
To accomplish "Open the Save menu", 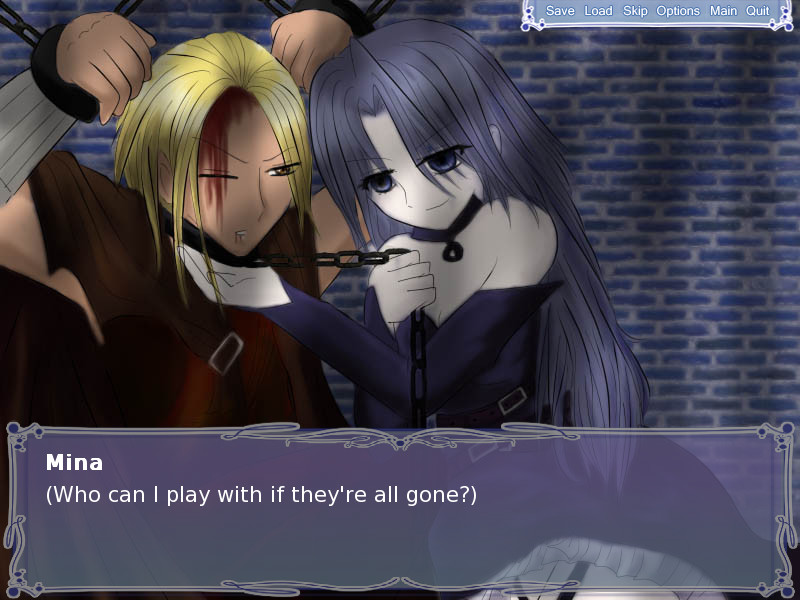I will tap(560, 11).
